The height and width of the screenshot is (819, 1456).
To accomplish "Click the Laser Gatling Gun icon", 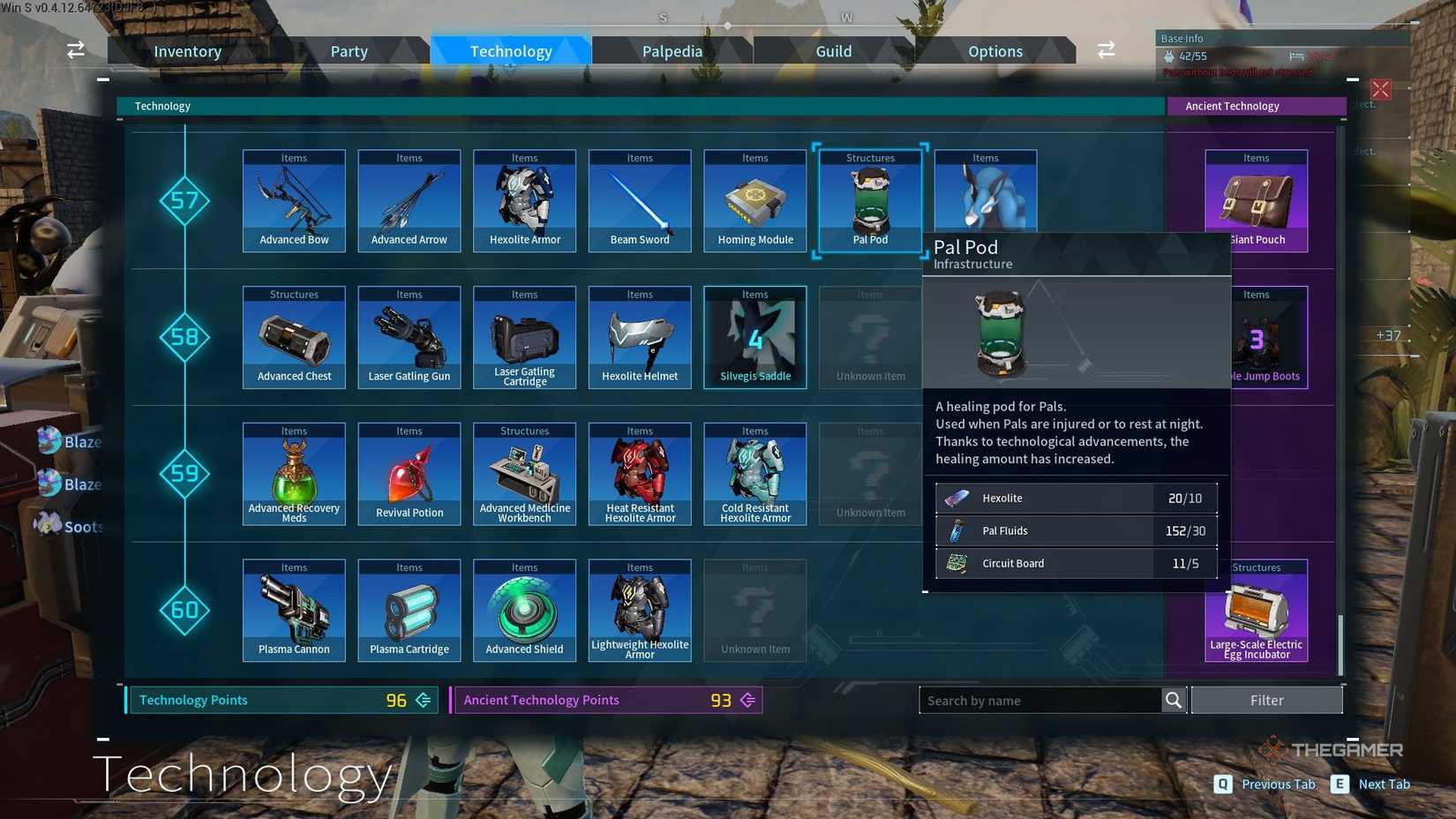I will [409, 335].
